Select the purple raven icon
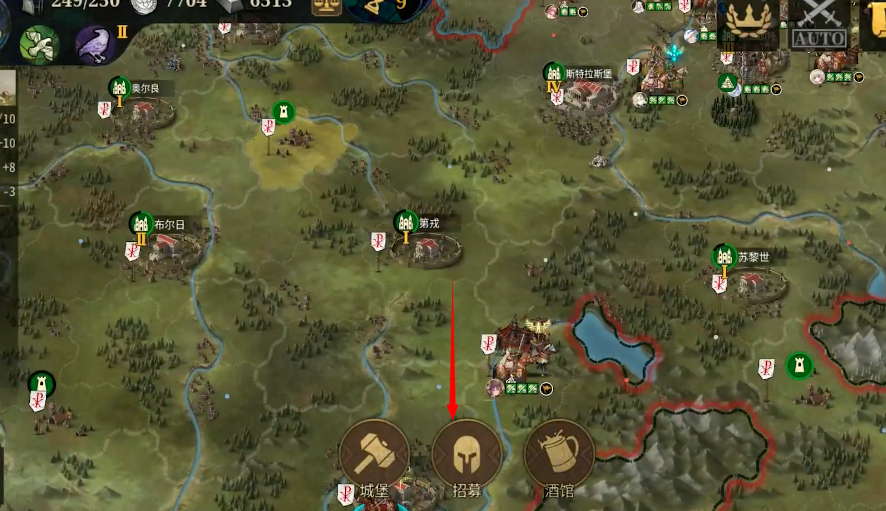Image resolution: width=886 pixels, height=511 pixels. click(x=96, y=45)
